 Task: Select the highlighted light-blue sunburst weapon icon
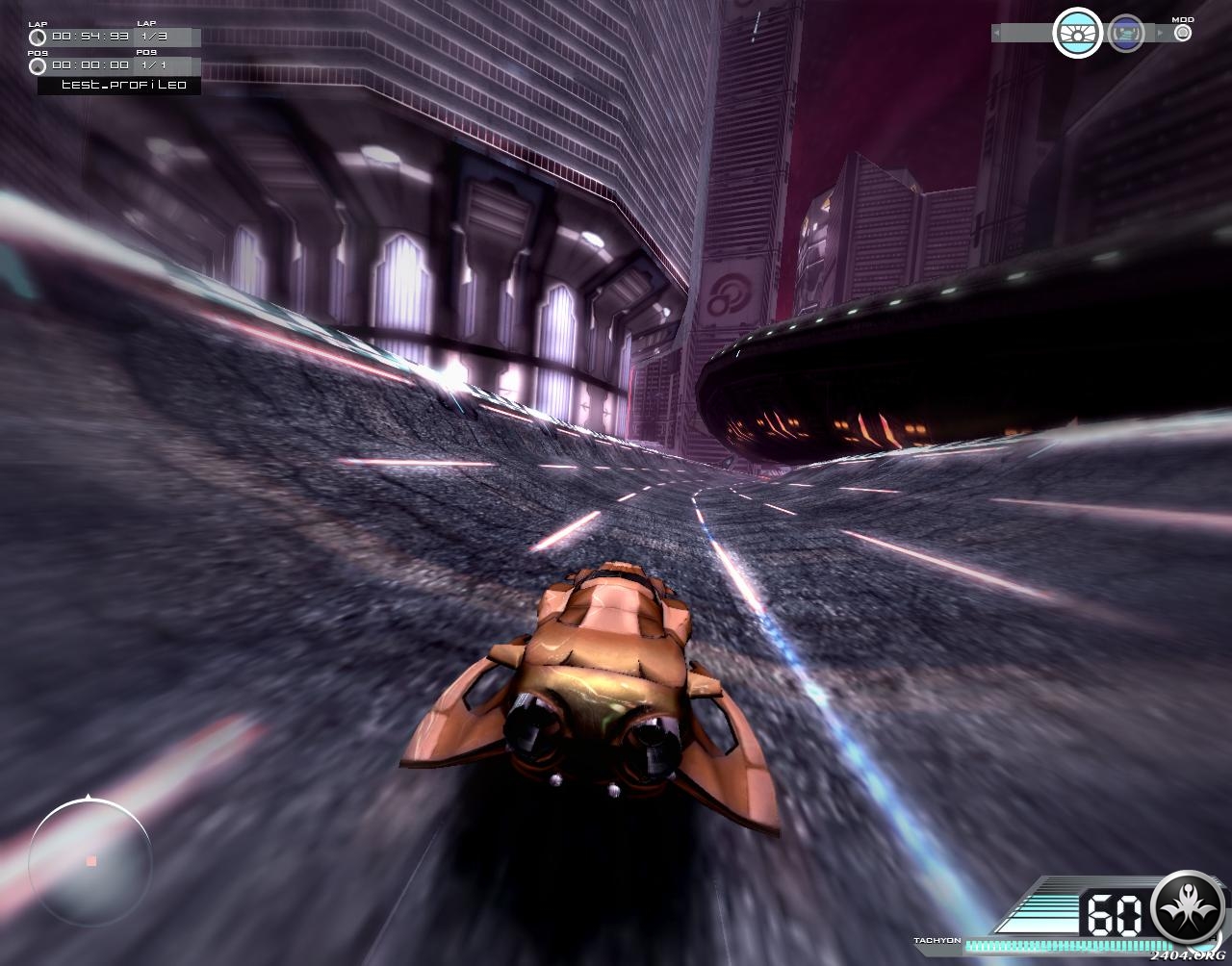[x=1077, y=34]
